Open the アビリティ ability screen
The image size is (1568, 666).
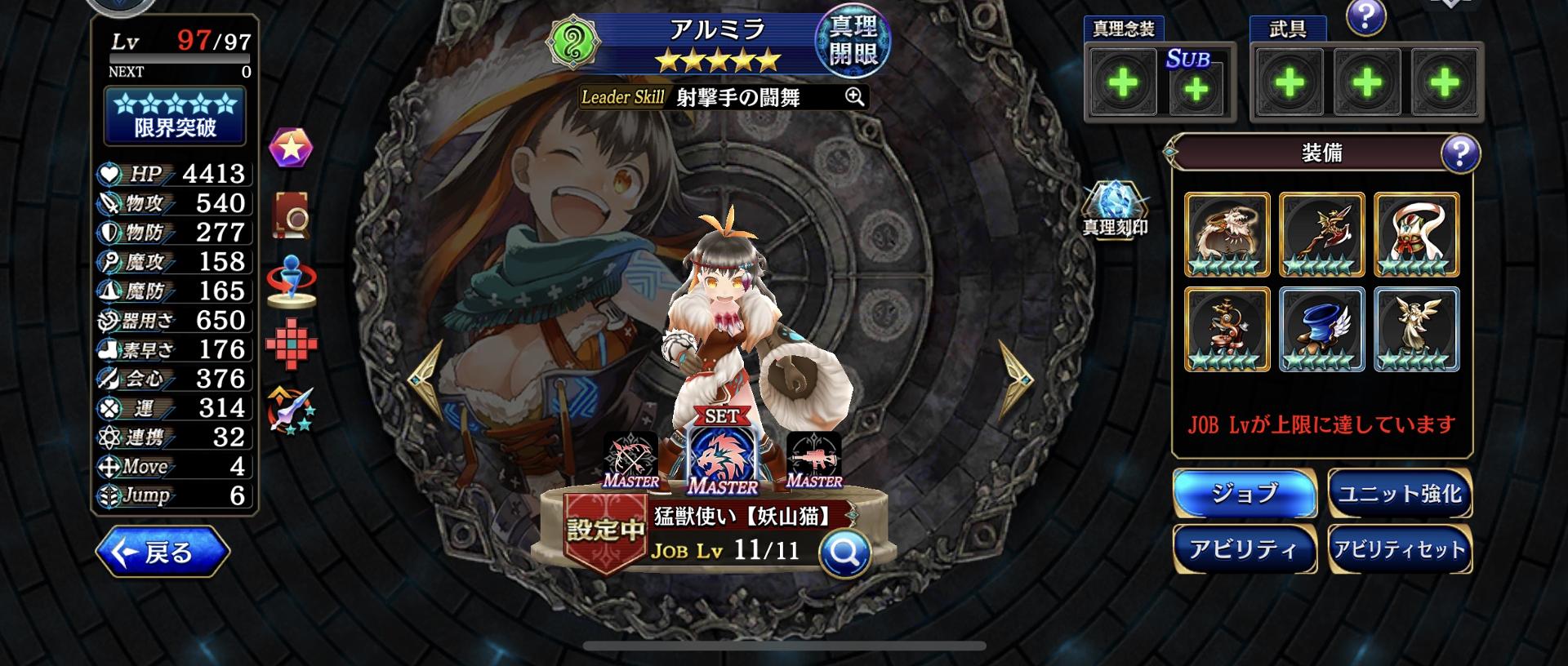click(1244, 549)
